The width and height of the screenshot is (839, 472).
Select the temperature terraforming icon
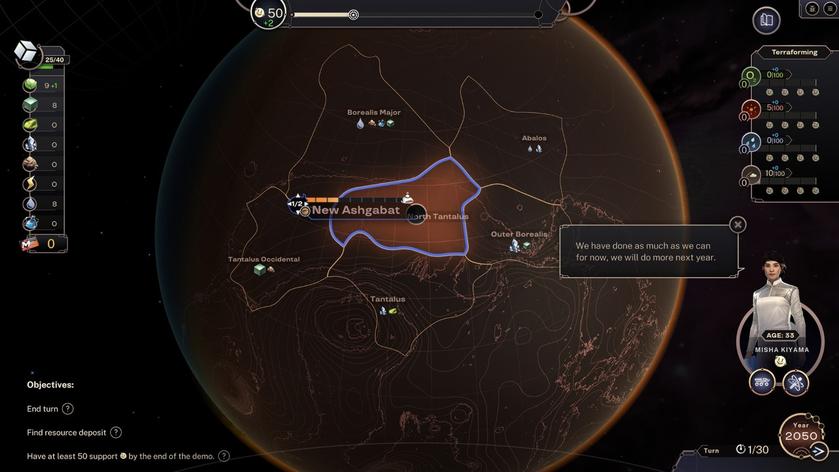(751, 108)
